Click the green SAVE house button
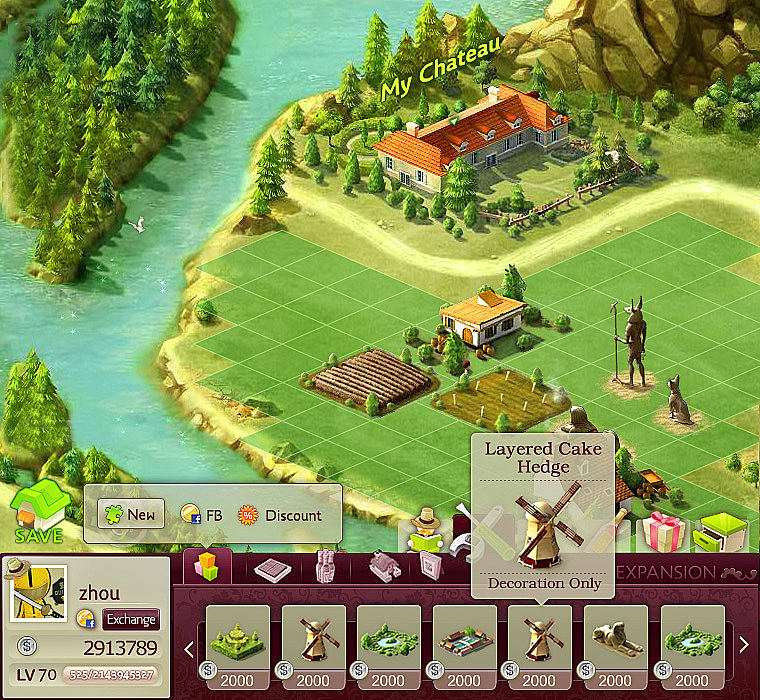 40,512
